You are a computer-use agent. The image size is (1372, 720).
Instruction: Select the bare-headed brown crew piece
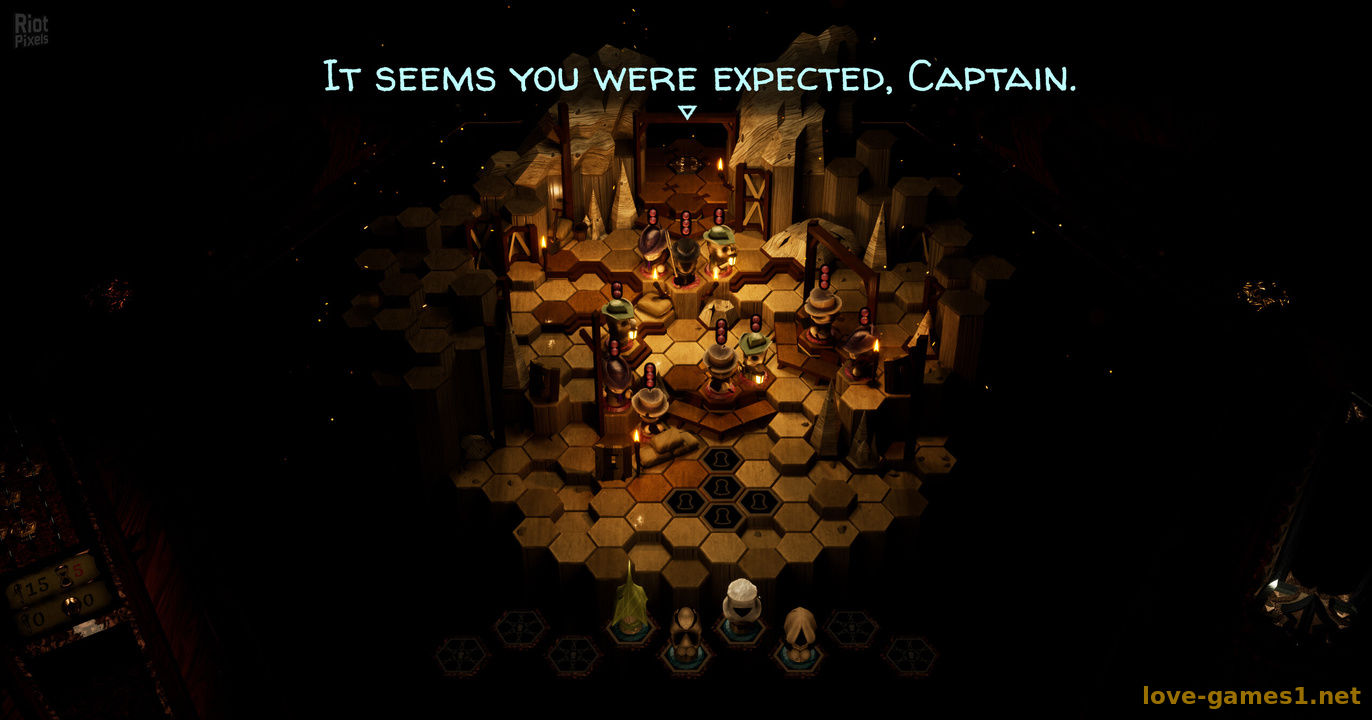pos(686,630)
